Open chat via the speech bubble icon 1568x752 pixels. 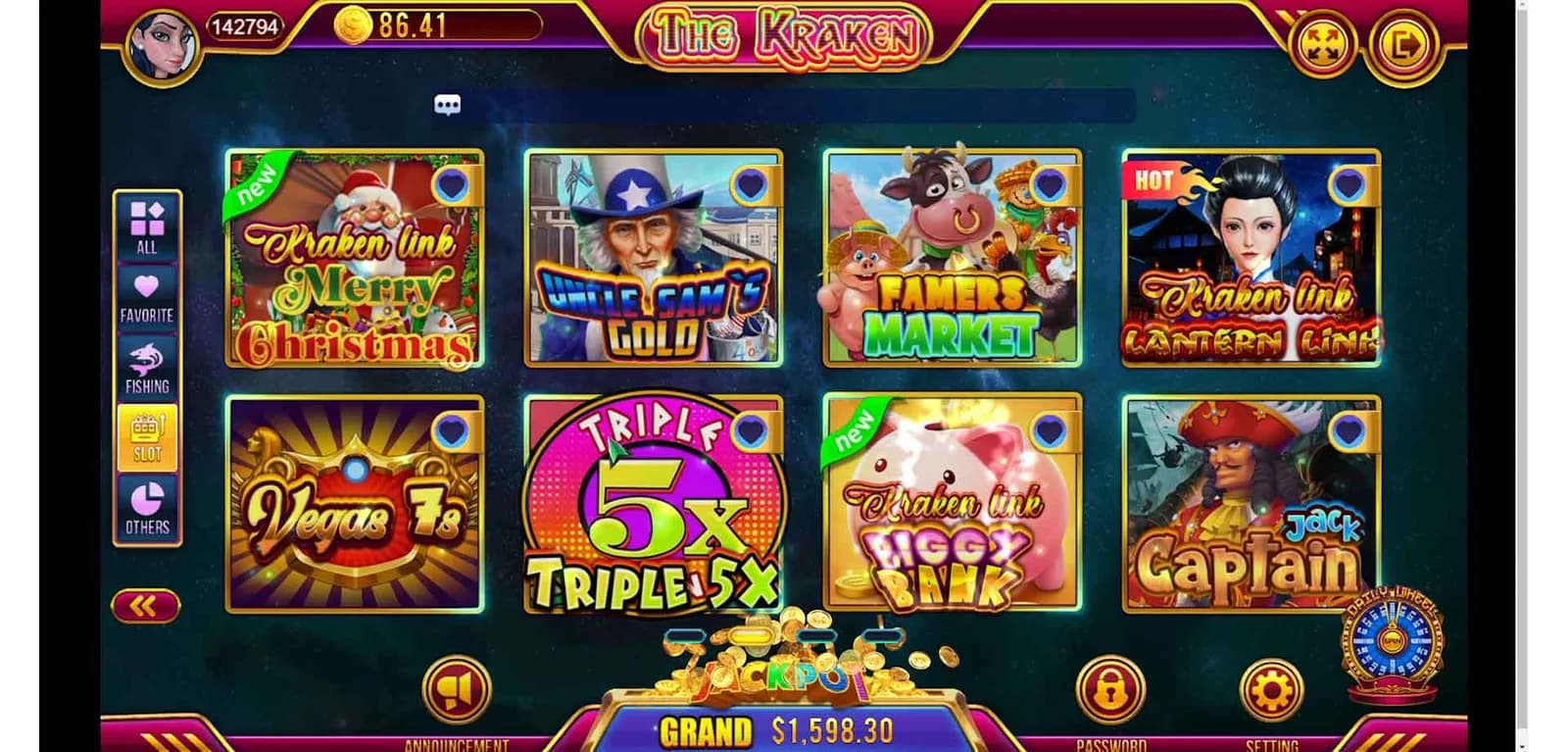coord(449,103)
